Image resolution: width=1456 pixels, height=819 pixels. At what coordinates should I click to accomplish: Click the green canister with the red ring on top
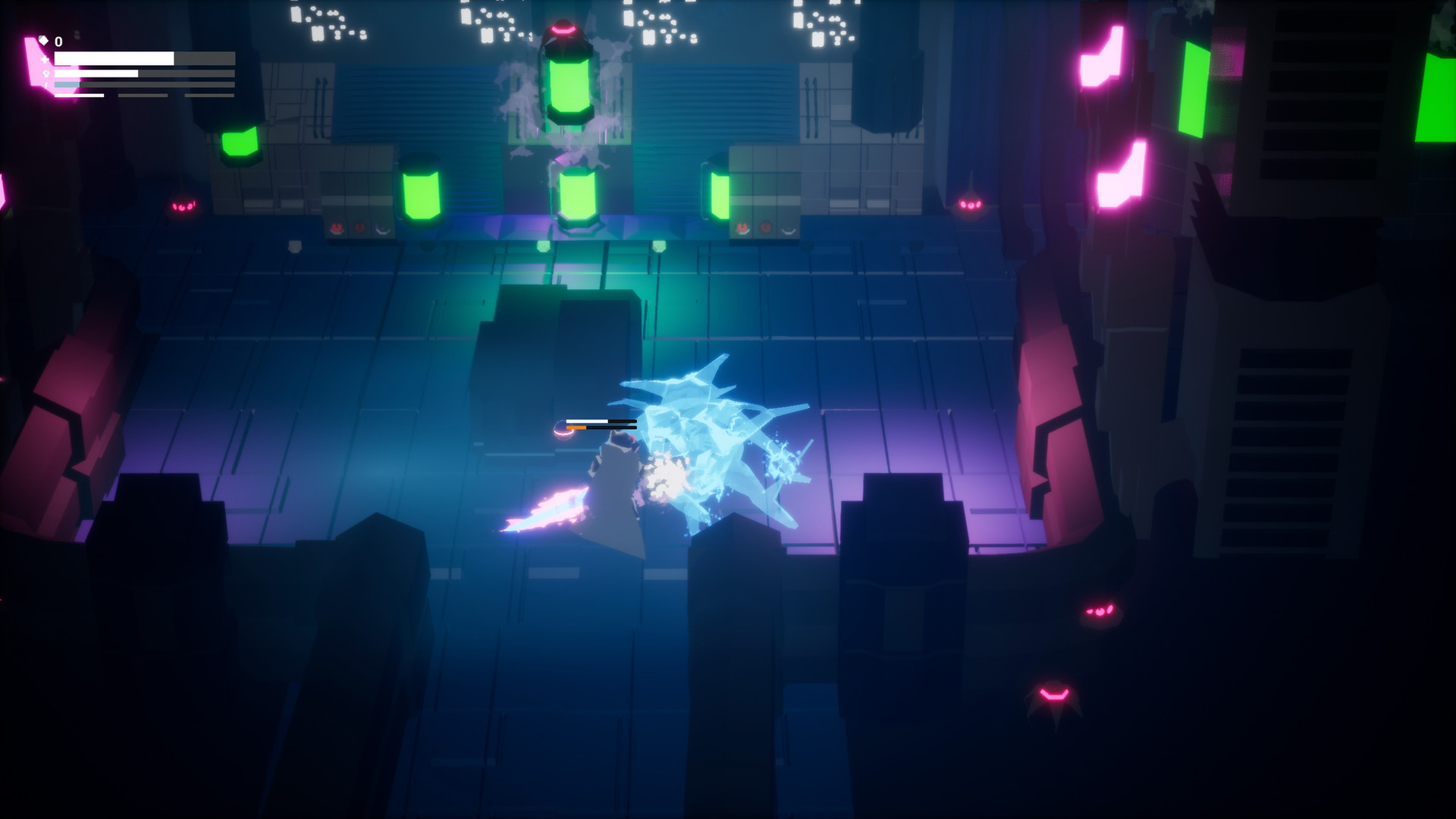570,83
